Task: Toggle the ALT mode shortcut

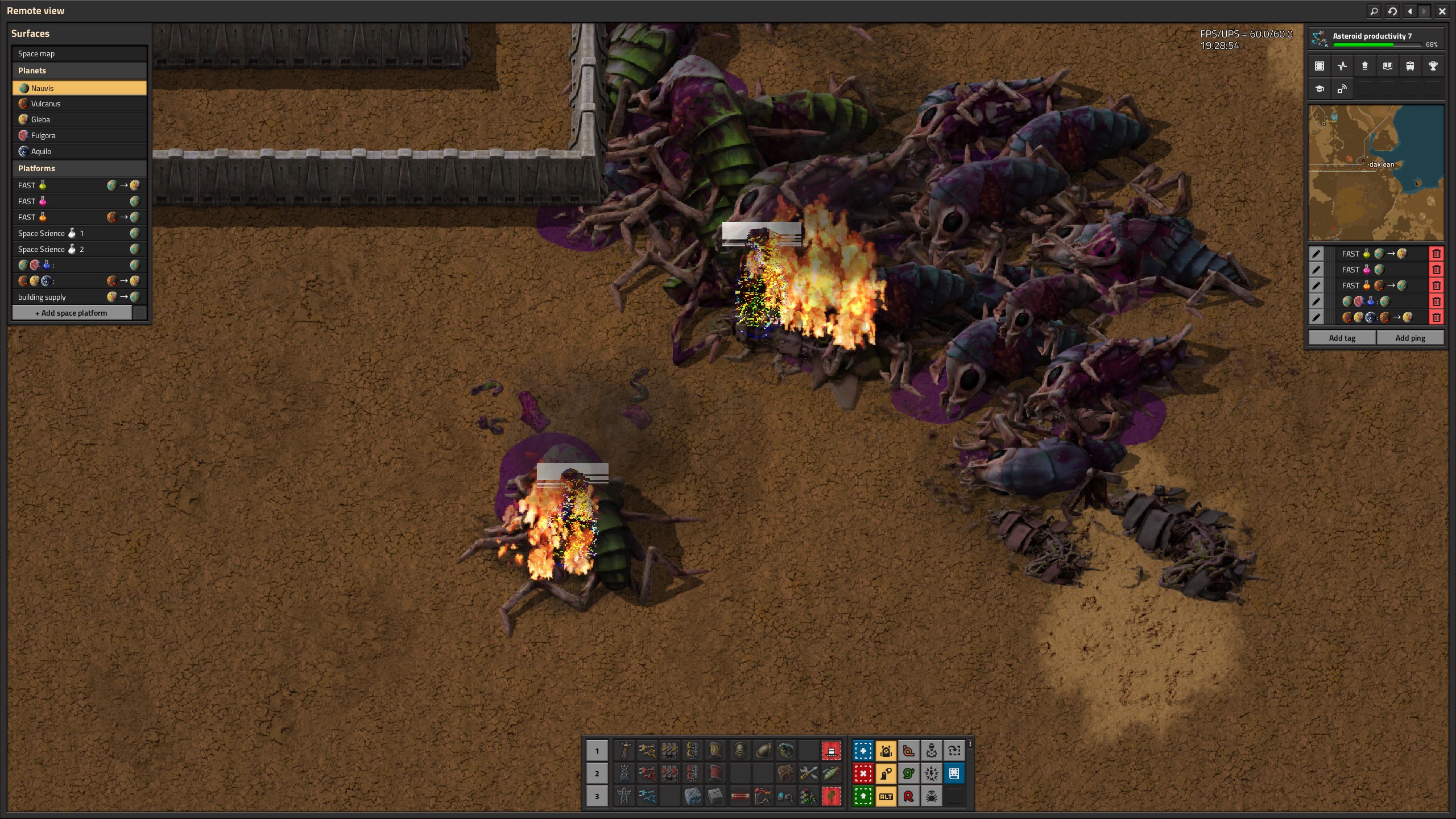Action: [886, 796]
